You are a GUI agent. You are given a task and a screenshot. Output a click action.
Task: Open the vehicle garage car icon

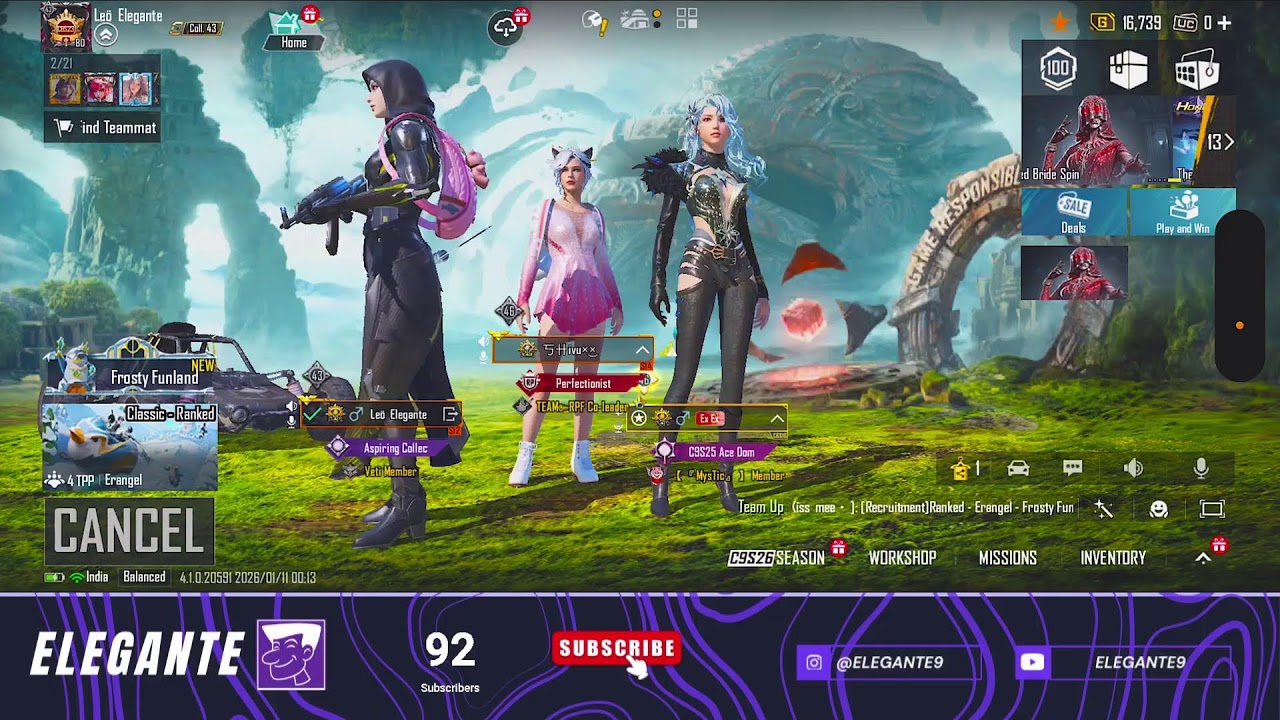coord(1018,468)
